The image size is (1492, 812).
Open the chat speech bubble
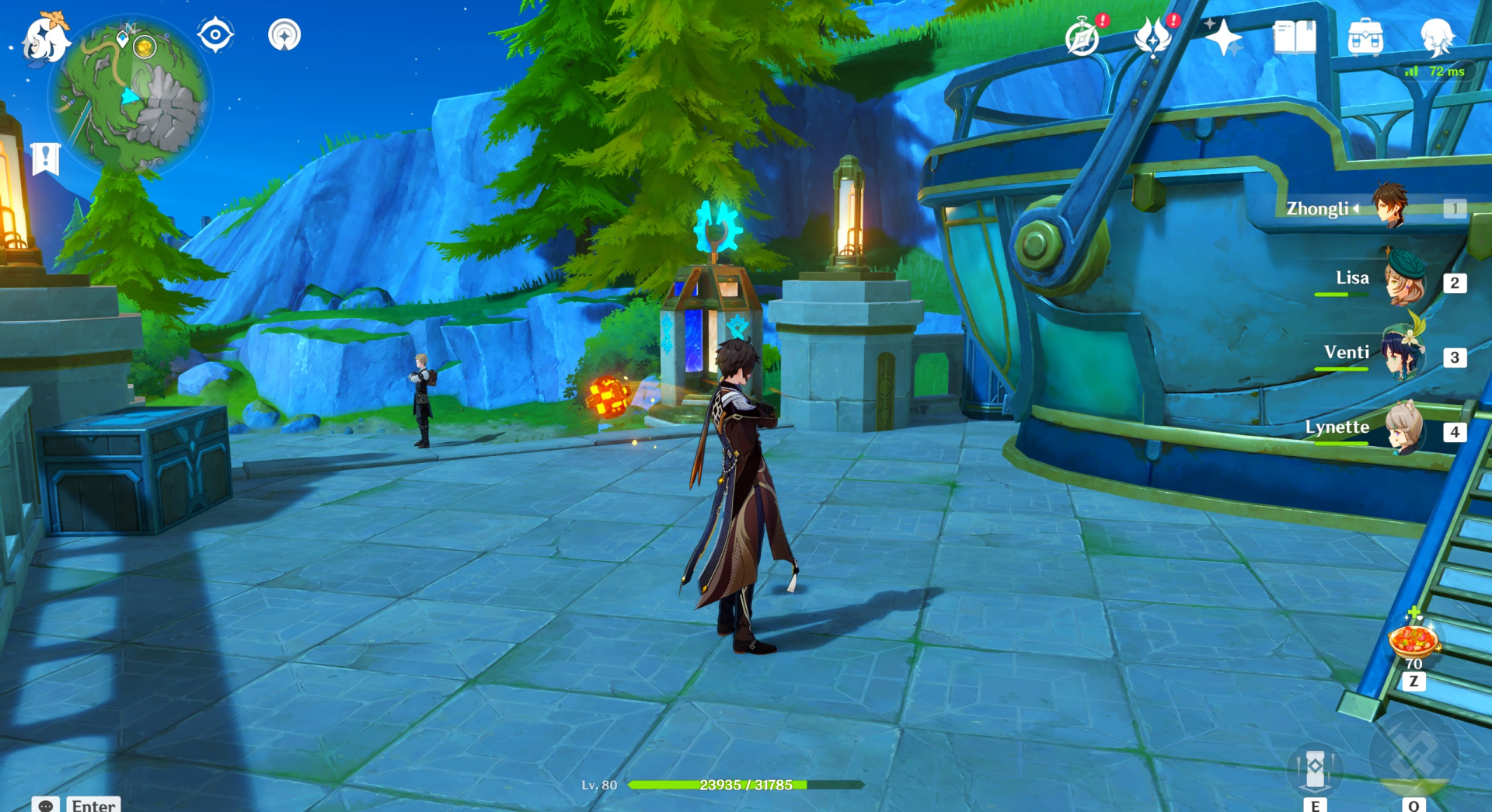(x=46, y=804)
